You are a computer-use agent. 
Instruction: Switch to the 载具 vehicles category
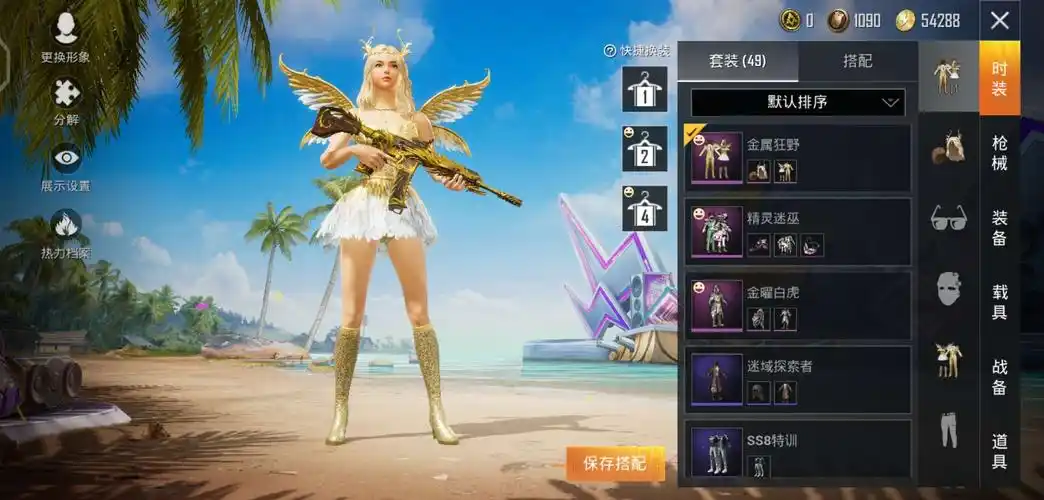point(999,301)
